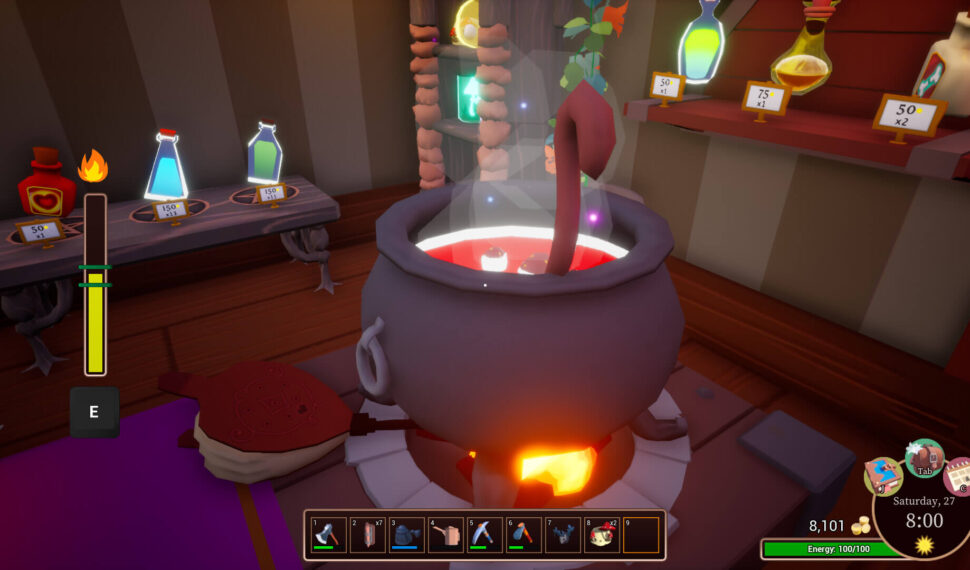Image resolution: width=970 pixels, height=570 pixels.
Task: Select the copper watering can slot
Action: [446, 535]
